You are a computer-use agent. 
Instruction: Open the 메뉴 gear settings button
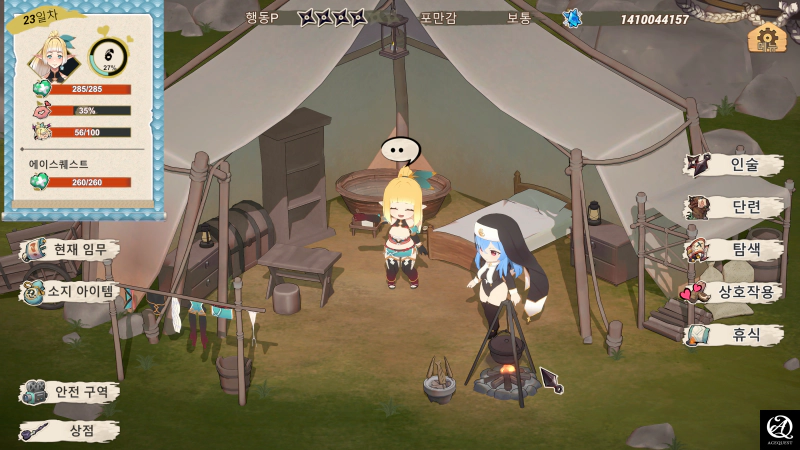765,38
